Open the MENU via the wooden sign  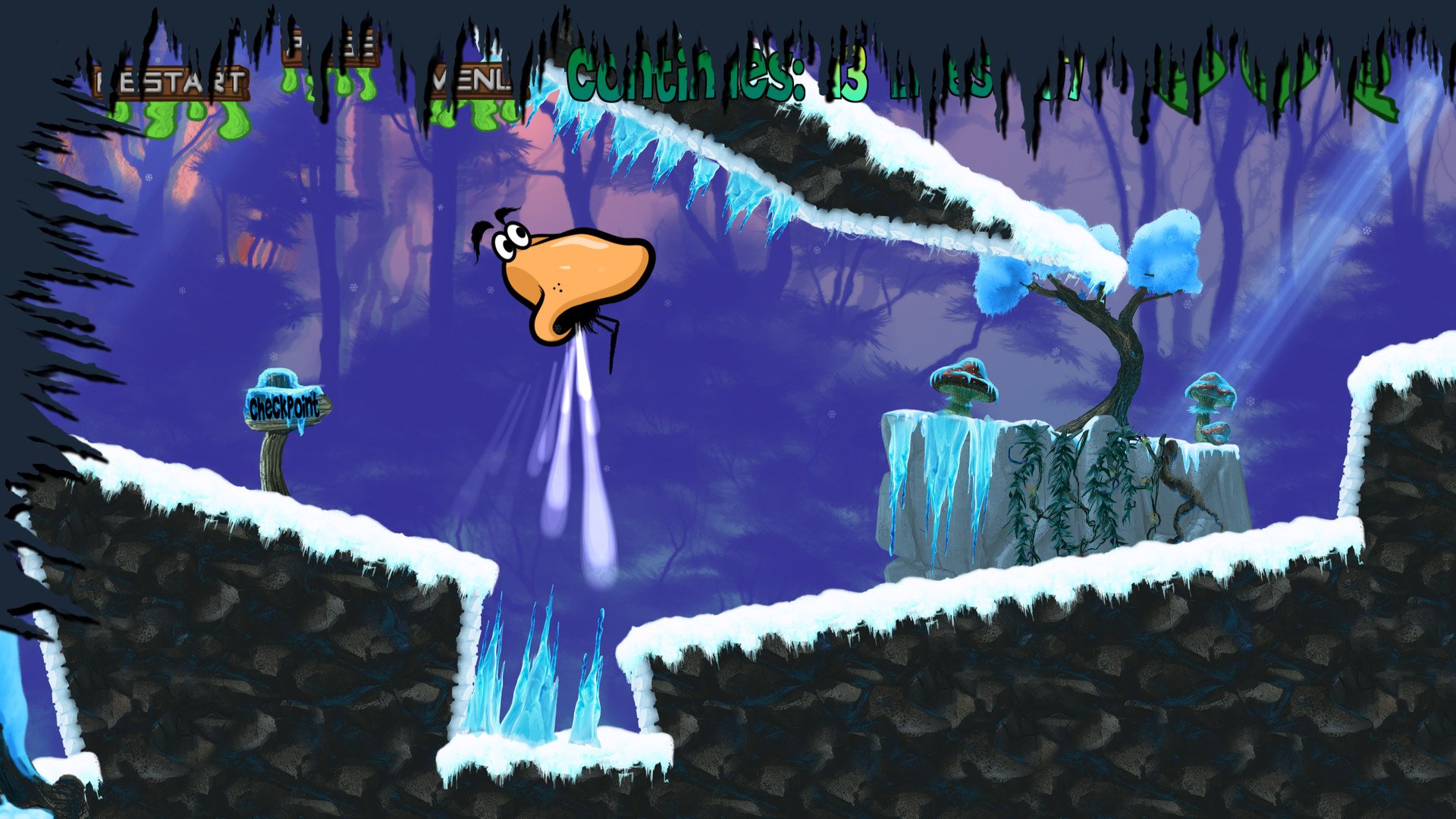(x=474, y=81)
